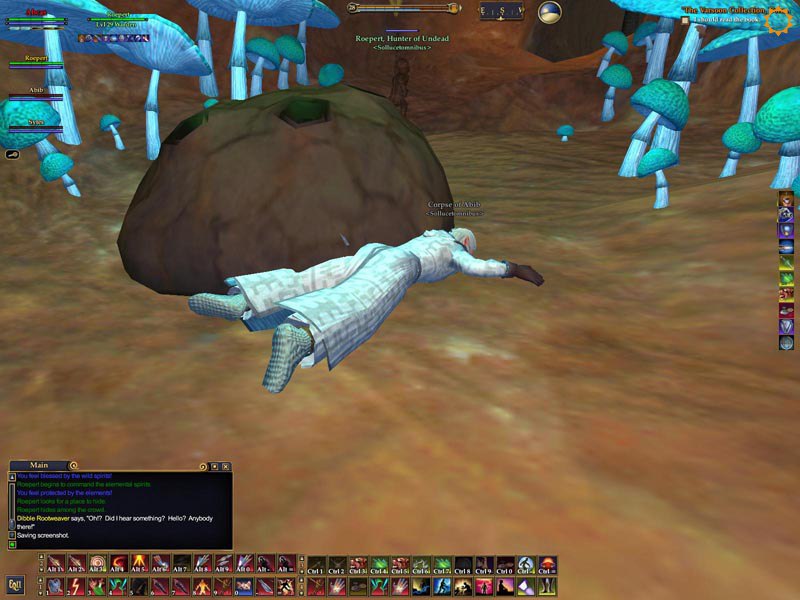Click the green chat input indicator
This screenshot has width=800, height=600.
click(x=12, y=544)
